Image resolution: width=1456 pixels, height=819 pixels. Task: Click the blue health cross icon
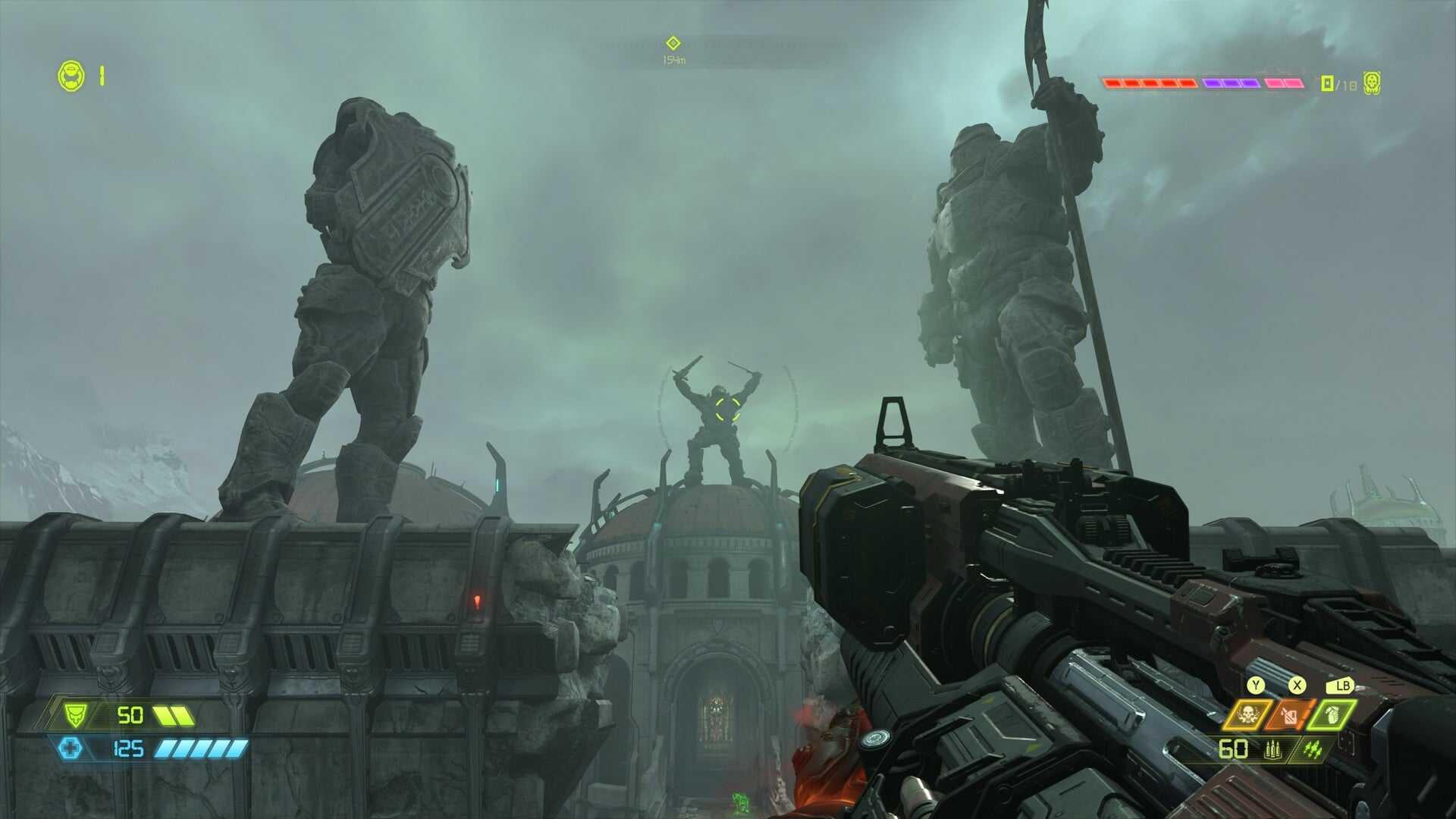pos(71,748)
